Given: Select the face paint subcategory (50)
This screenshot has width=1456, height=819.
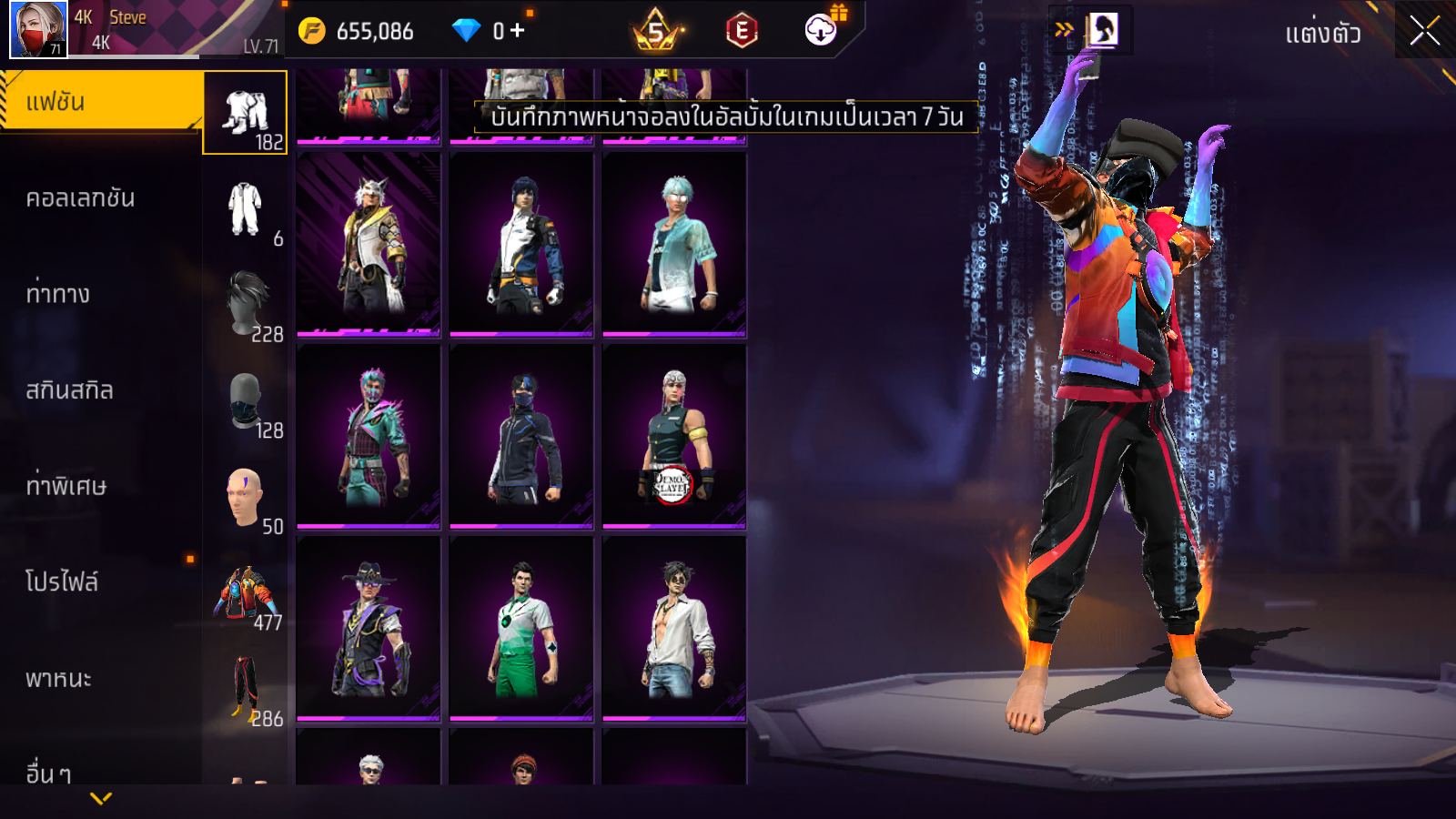Looking at the screenshot, I should tap(246, 498).
